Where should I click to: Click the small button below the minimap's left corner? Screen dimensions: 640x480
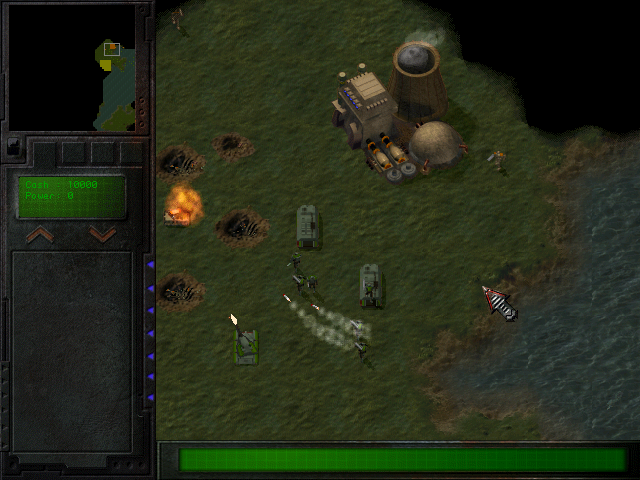click(13, 147)
